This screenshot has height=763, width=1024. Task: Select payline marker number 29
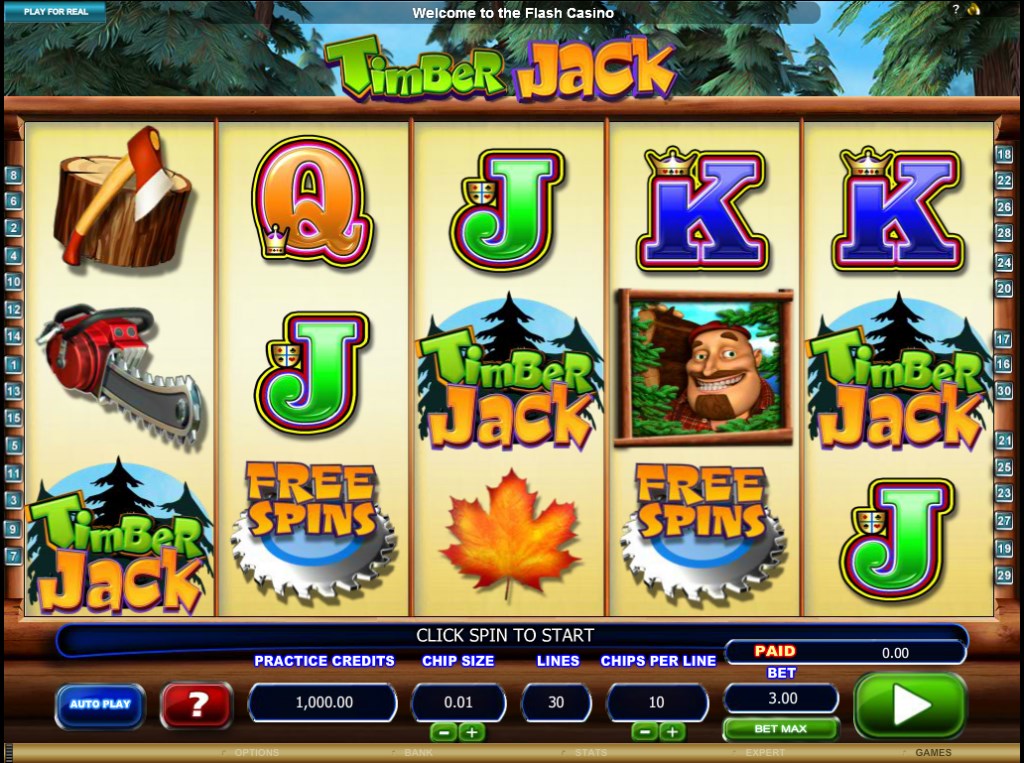(x=1004, y=575)
